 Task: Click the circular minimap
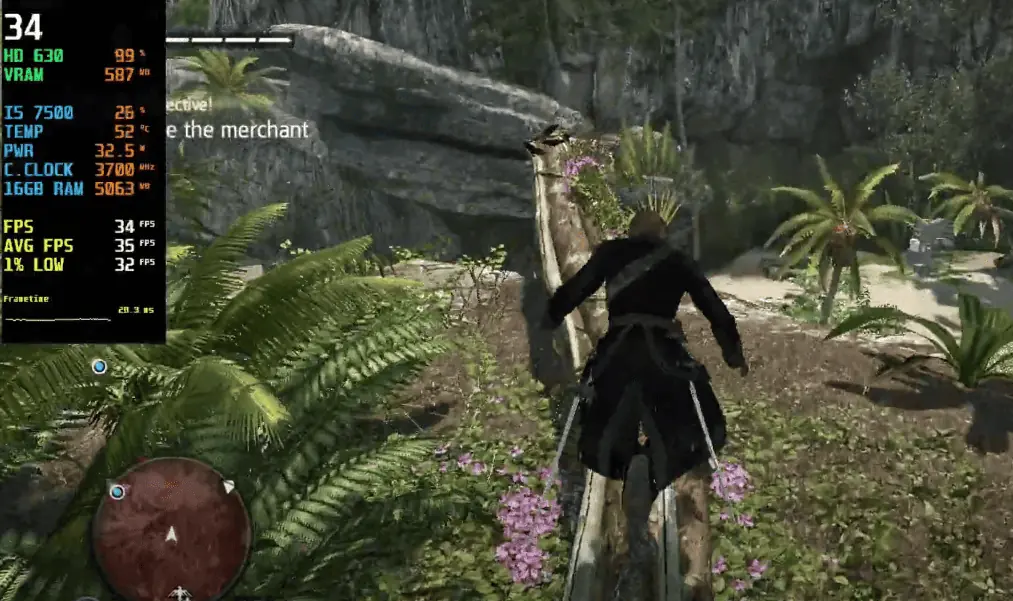[171, 529]
